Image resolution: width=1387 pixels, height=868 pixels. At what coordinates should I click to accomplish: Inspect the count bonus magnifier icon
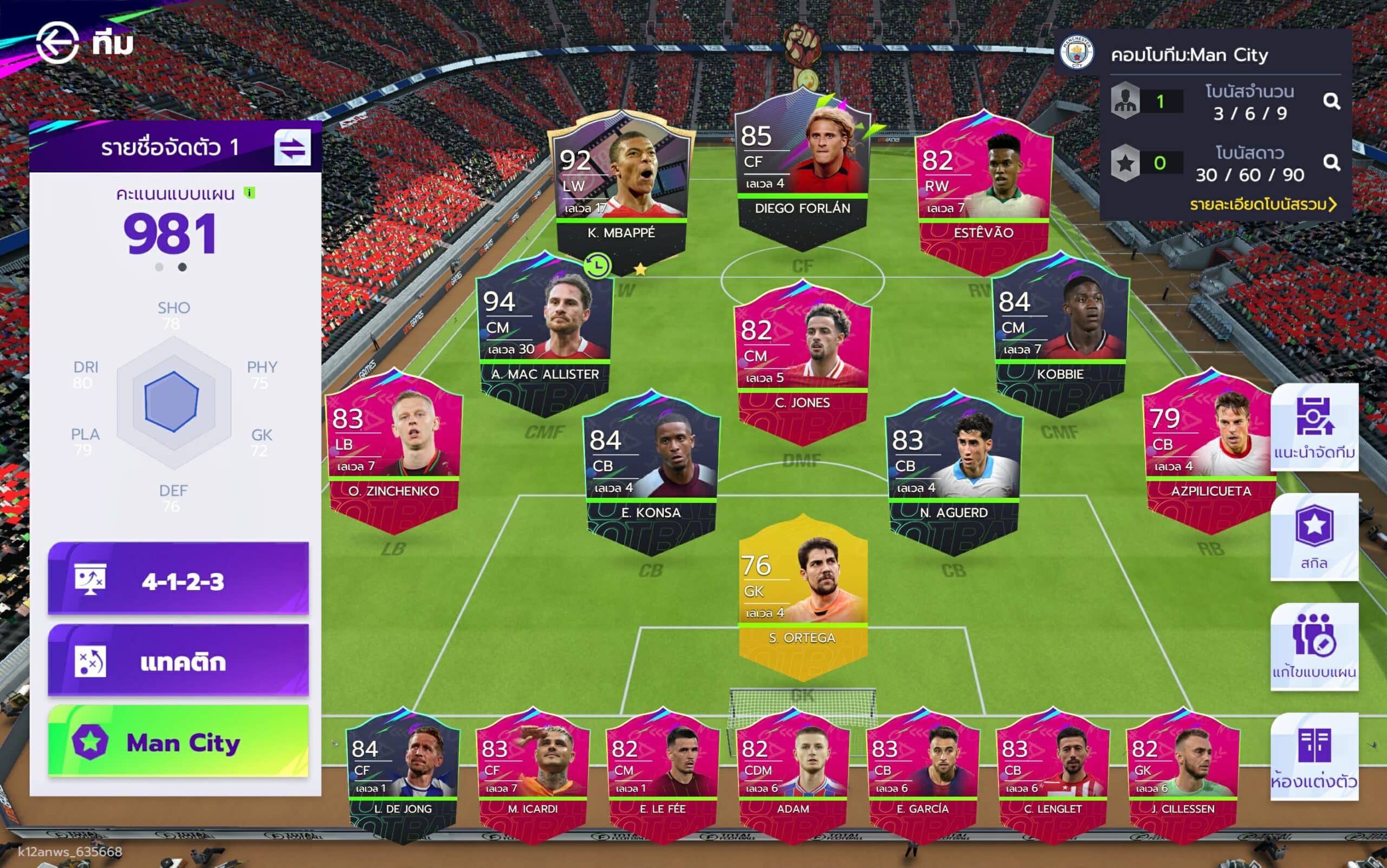click(1331, 102)
